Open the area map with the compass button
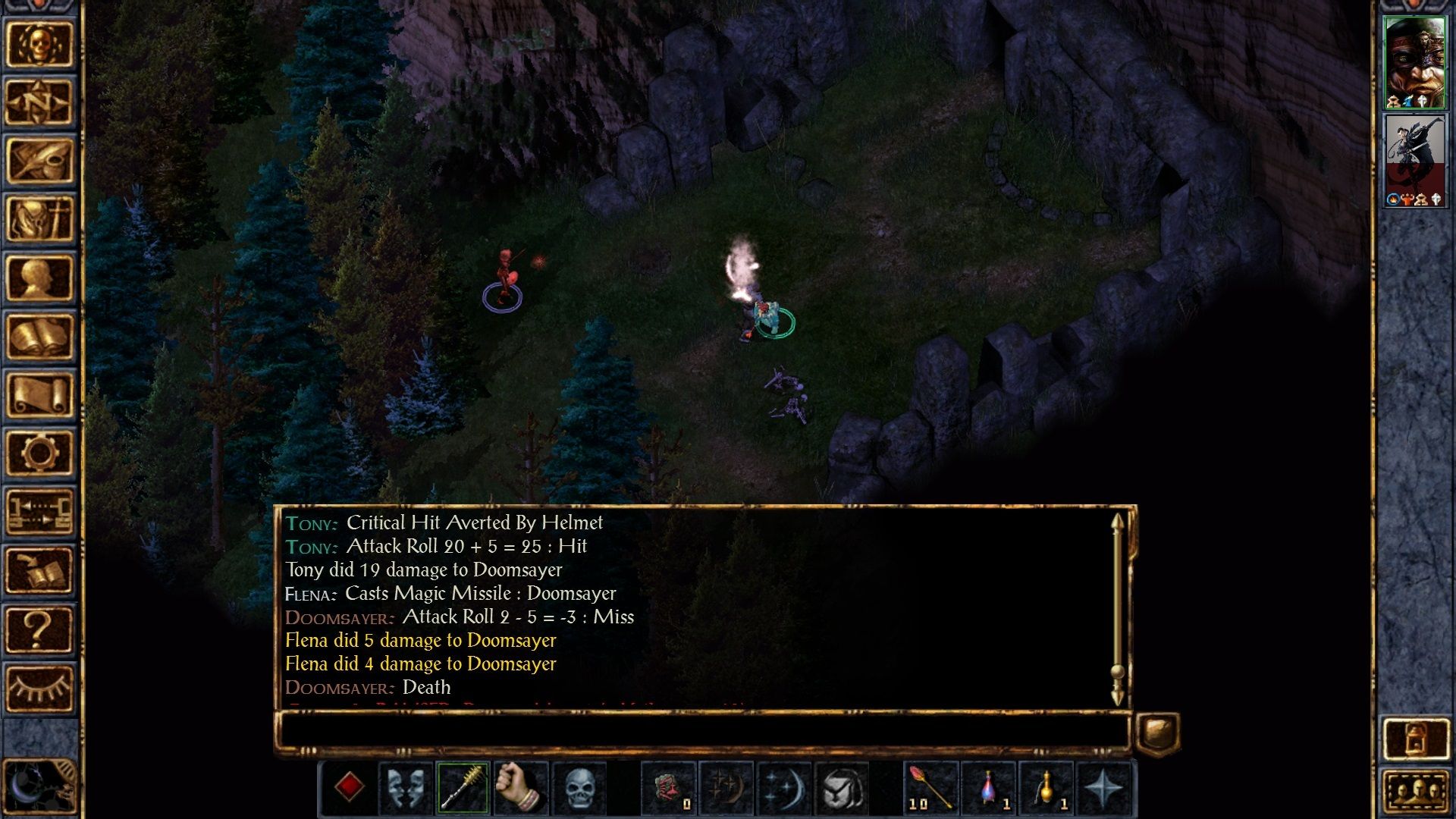1456x819 pixels. point(39,102)
